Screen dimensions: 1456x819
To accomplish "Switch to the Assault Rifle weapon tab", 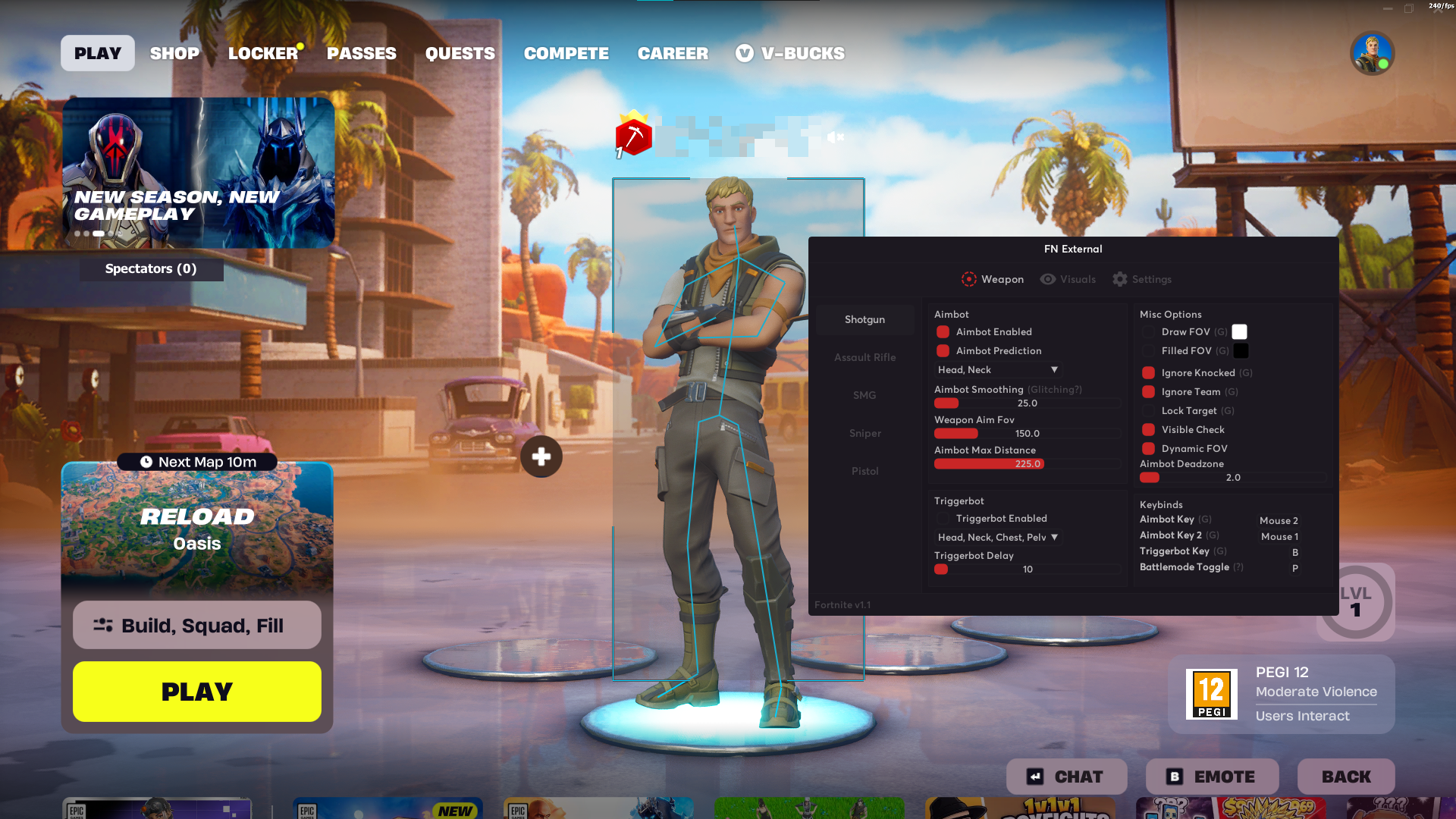I will (x=864, y=357).
